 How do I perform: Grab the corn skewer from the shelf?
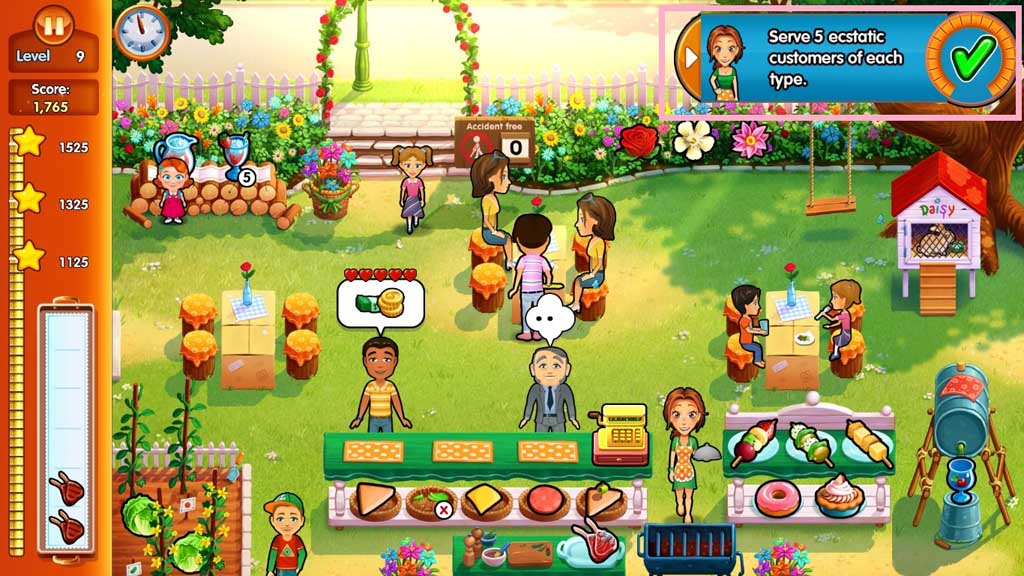click(x=866, y=443)
